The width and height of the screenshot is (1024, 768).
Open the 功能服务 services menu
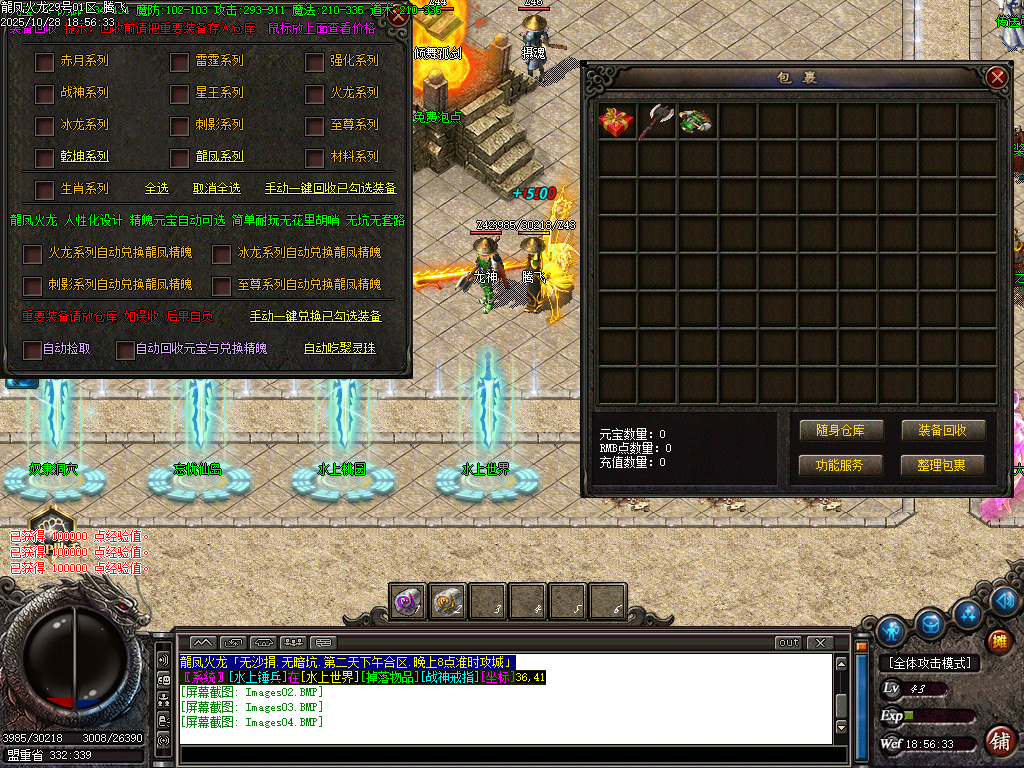click(839, 465)
